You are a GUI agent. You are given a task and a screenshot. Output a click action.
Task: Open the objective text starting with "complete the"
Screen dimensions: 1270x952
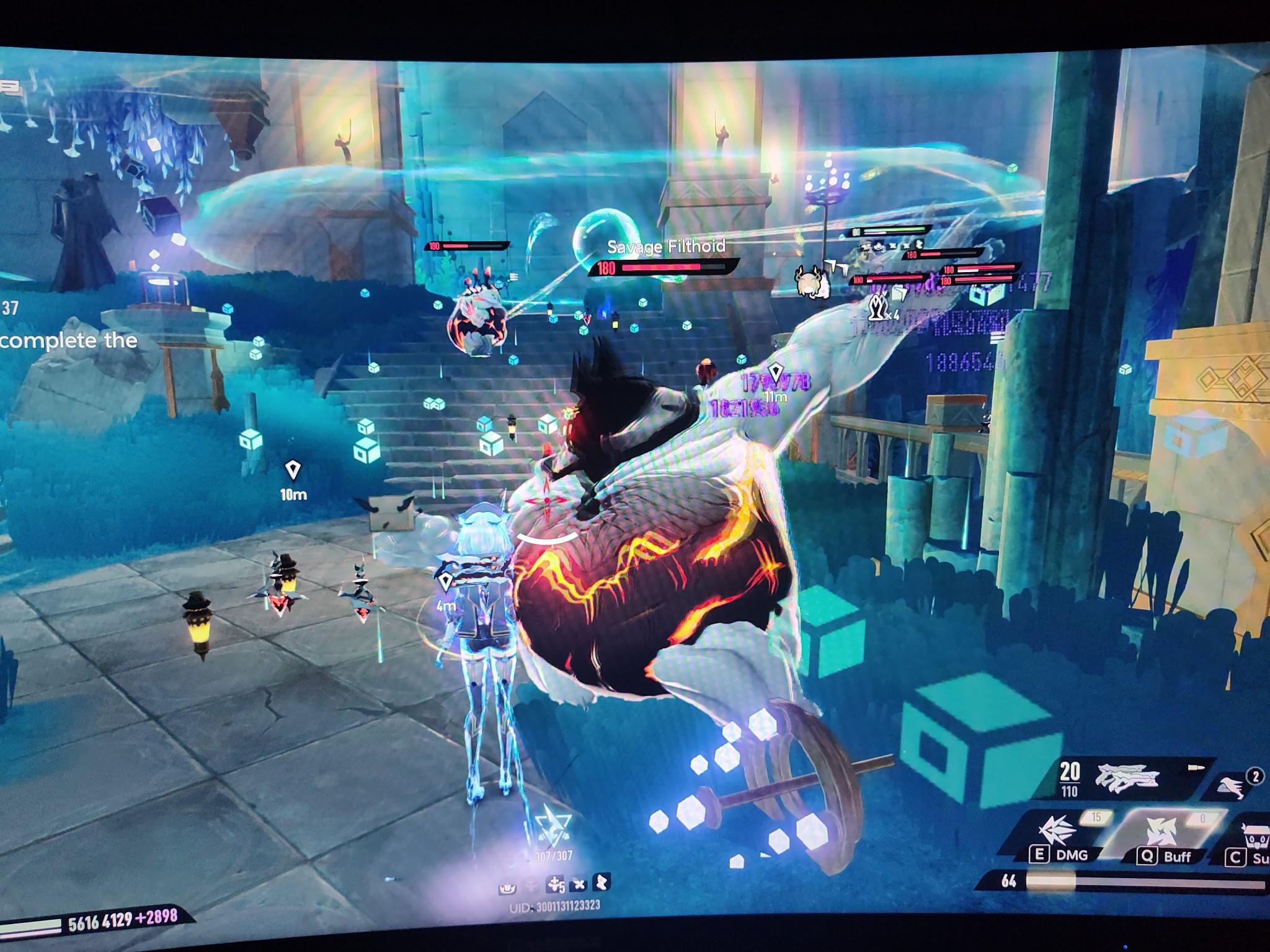(68, 340)
